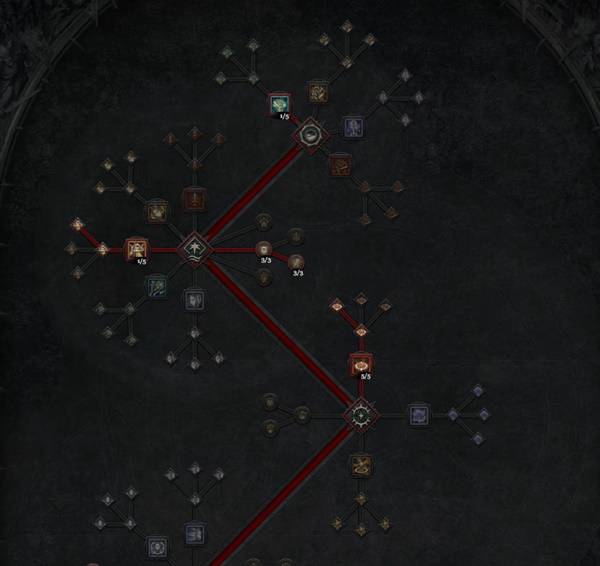This screenshot has height=566, width=600.
Task: Select the dim teal skill near the arrow hub
Action: point(156,287)
